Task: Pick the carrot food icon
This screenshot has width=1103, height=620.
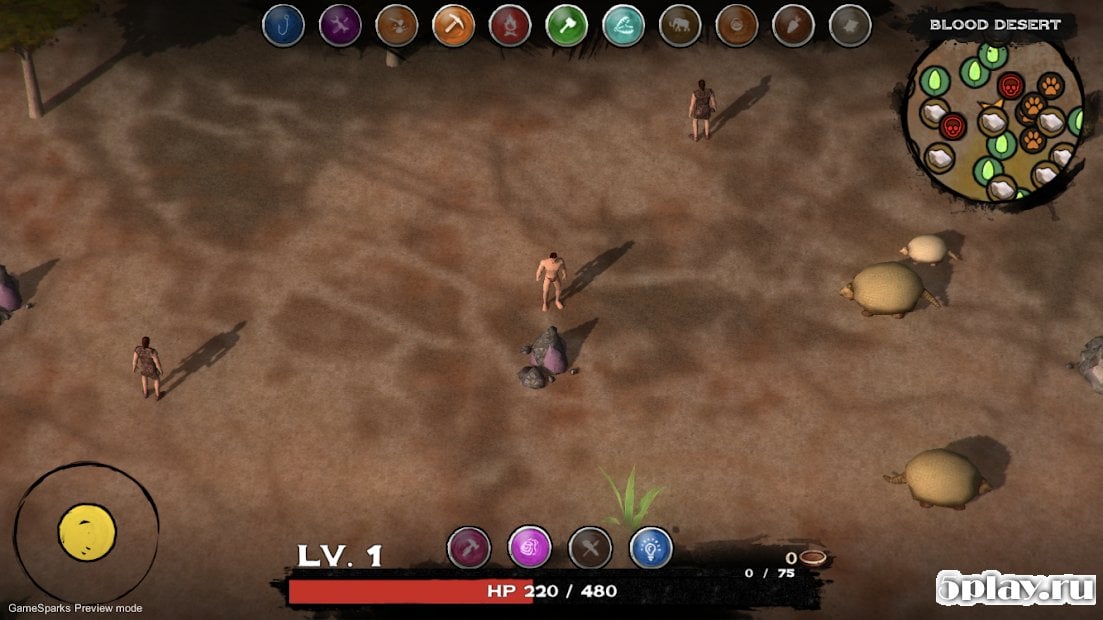Action: pos(794,25)
